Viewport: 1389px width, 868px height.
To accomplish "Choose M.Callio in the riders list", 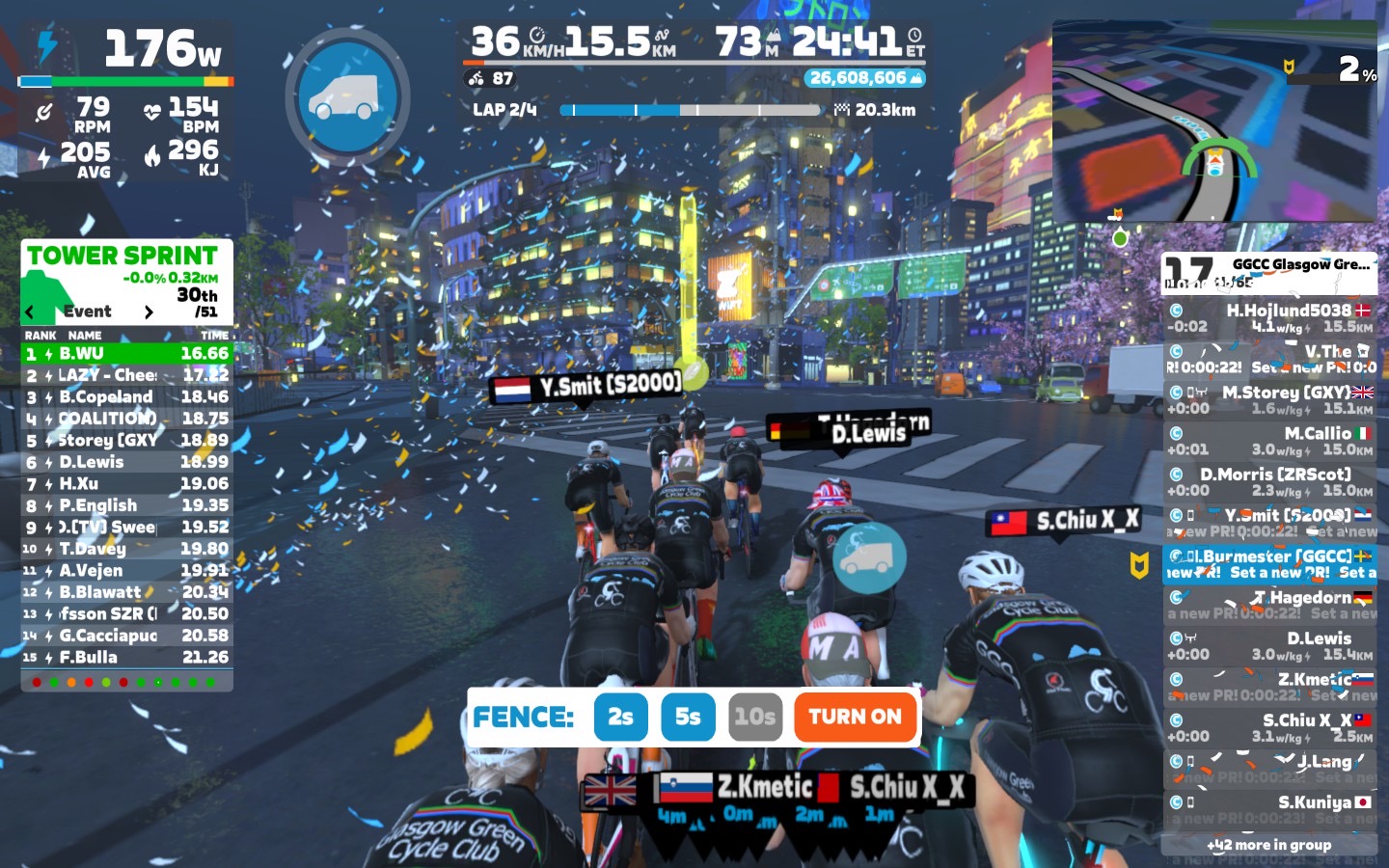I will coord(1269,442).
